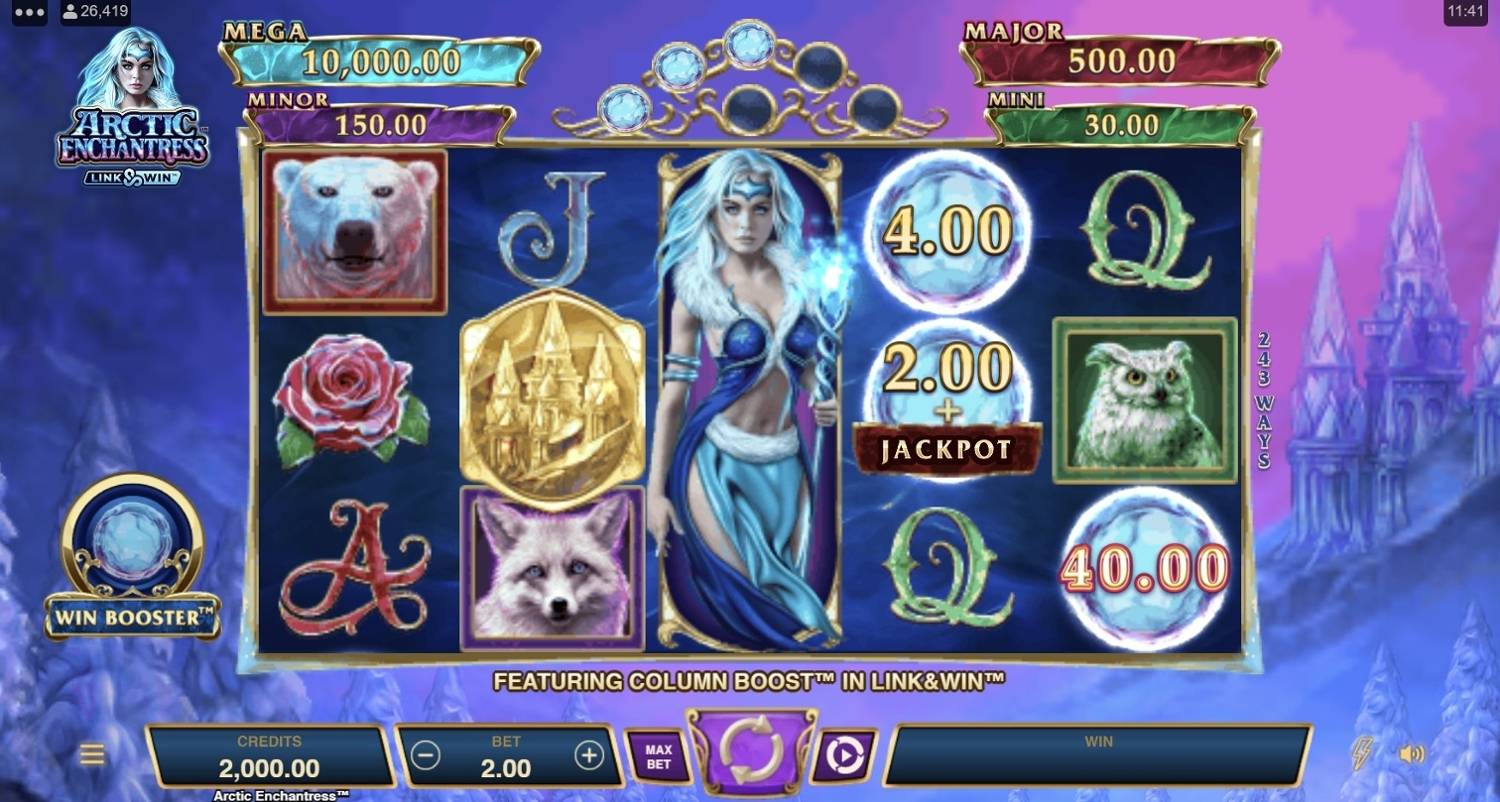Decrease the bet with the minus button

pyautogui.click(x=426, y=756)
